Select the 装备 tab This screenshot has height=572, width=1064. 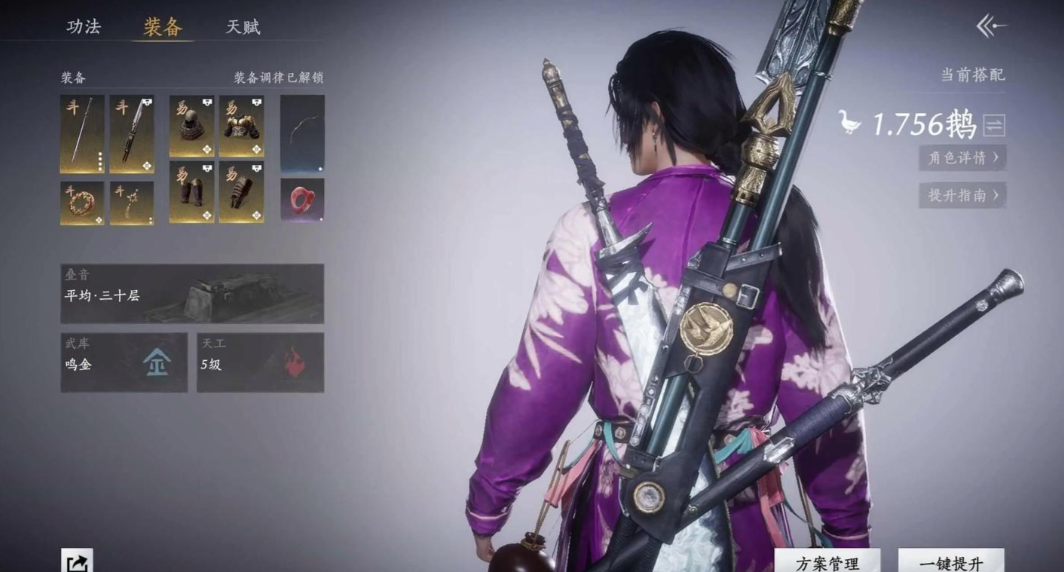pyautogui.click(x=163, y=27)
